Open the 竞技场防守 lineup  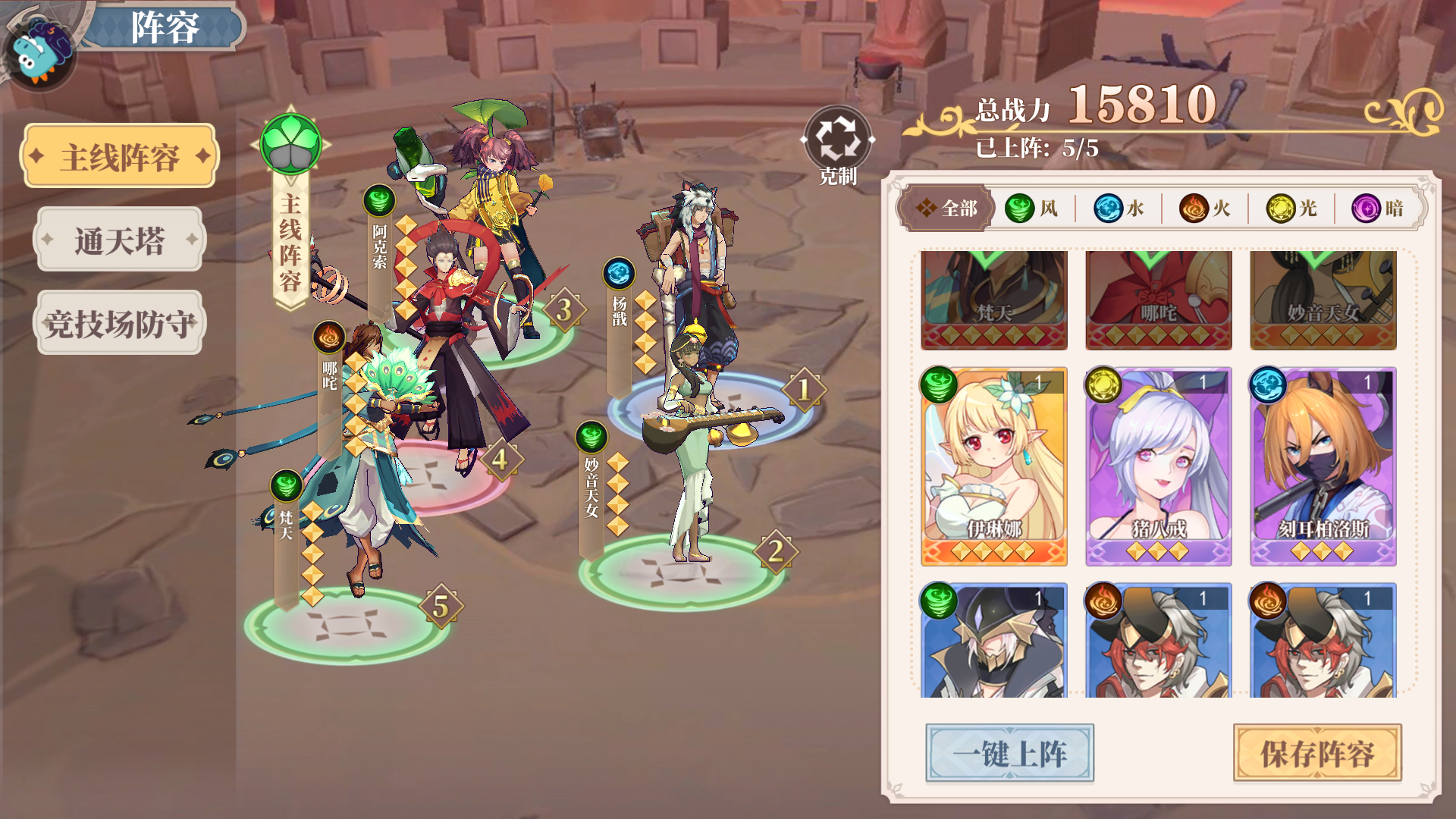[x=120, y=324]
